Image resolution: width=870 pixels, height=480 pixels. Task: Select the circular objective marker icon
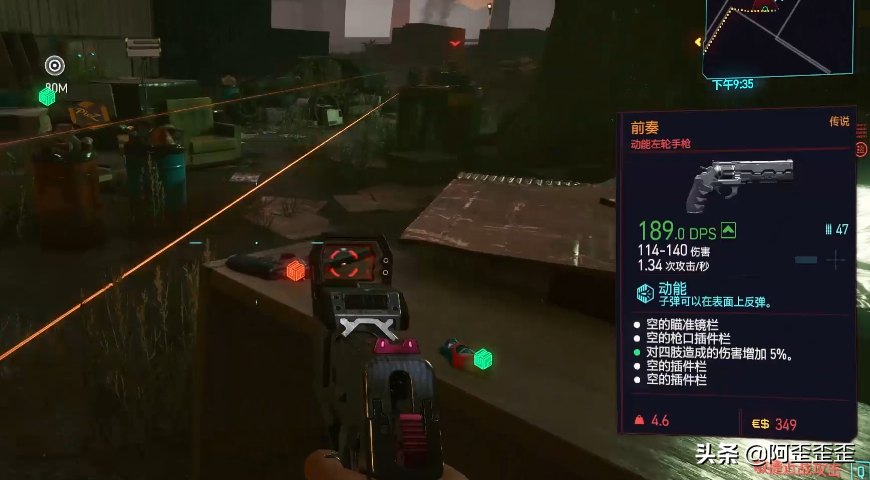coord(55,66)
